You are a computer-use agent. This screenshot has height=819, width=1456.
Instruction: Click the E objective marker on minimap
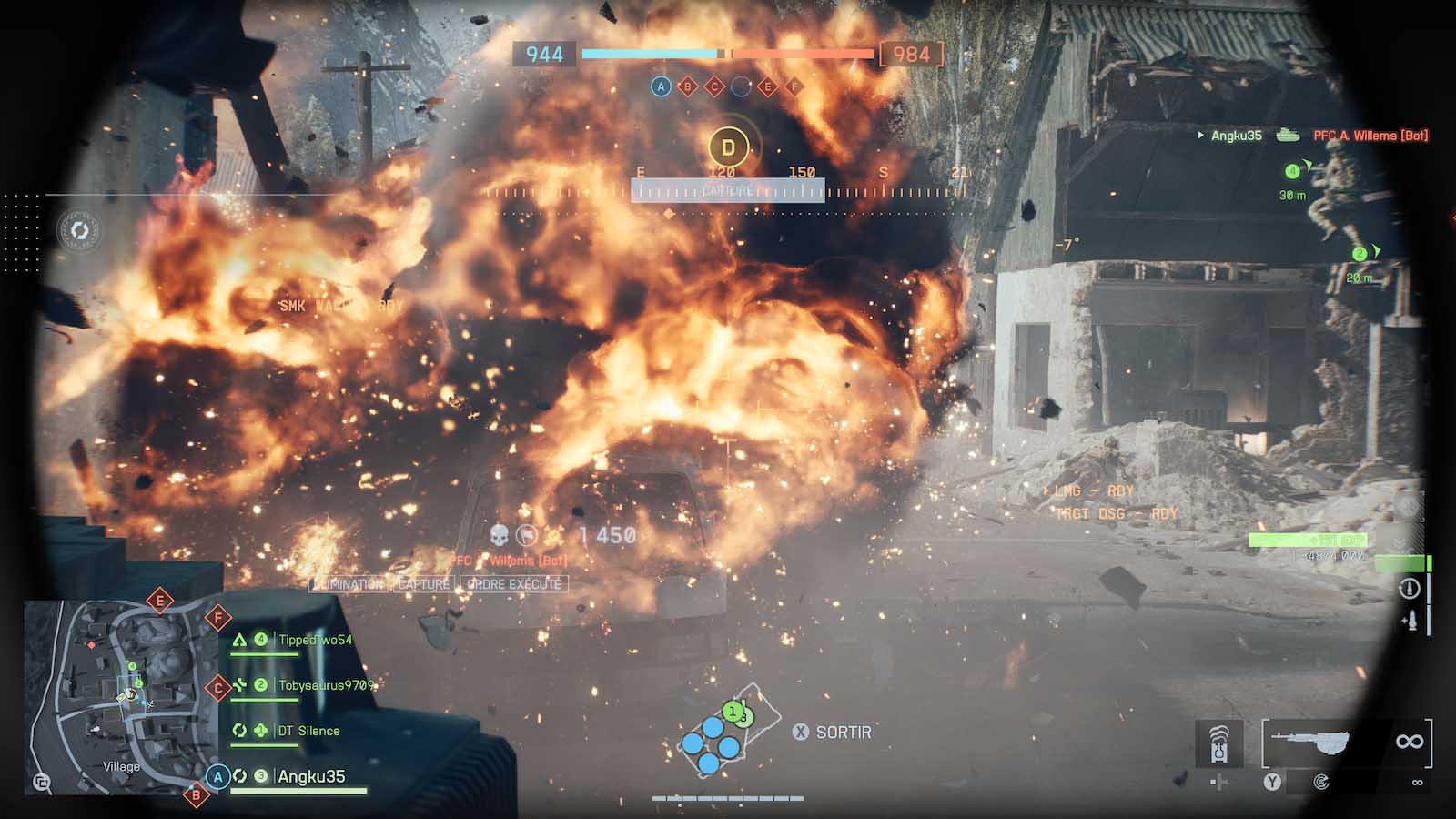pos(160,601)
